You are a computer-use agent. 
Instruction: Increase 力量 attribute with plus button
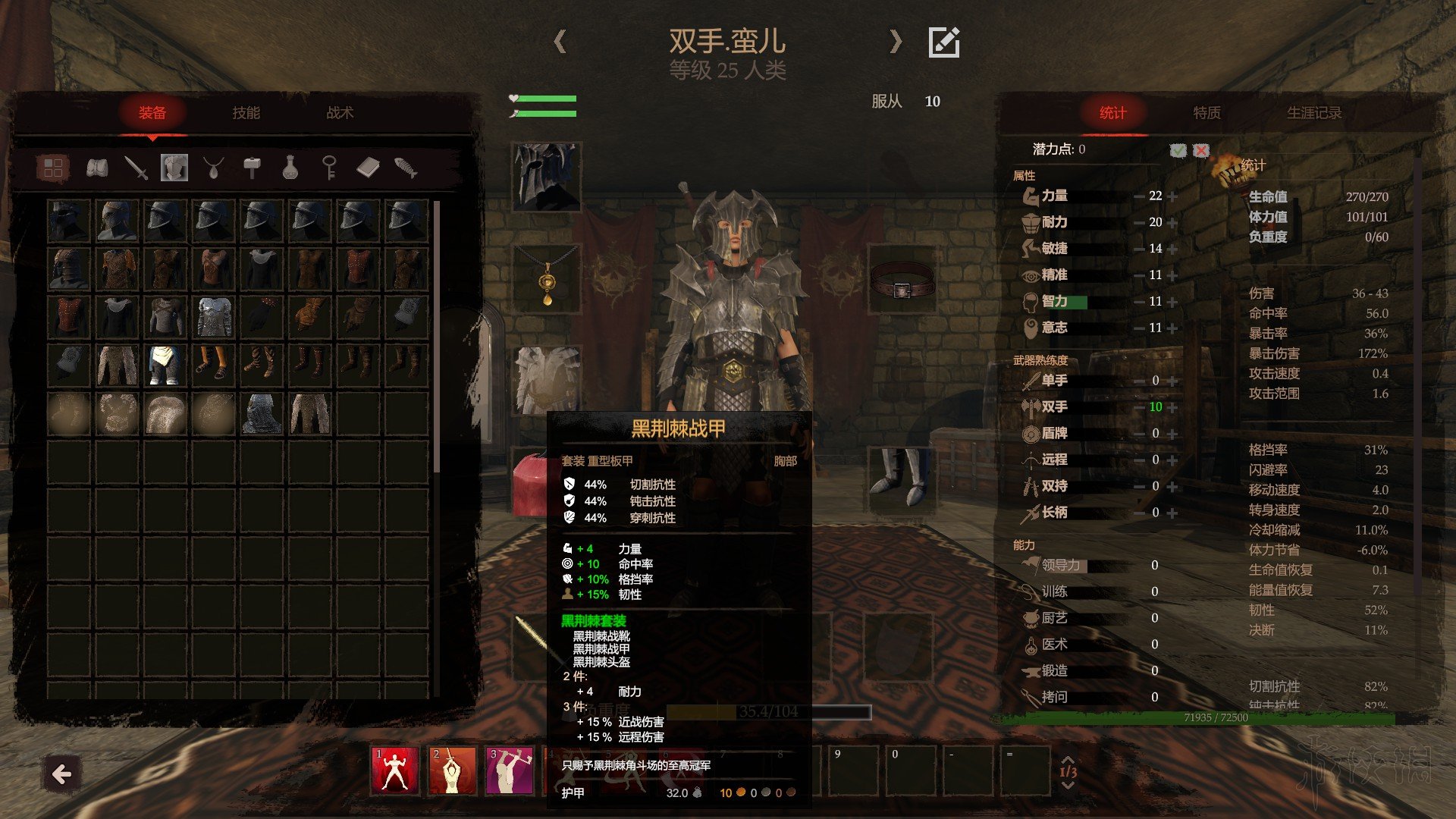1172,196
